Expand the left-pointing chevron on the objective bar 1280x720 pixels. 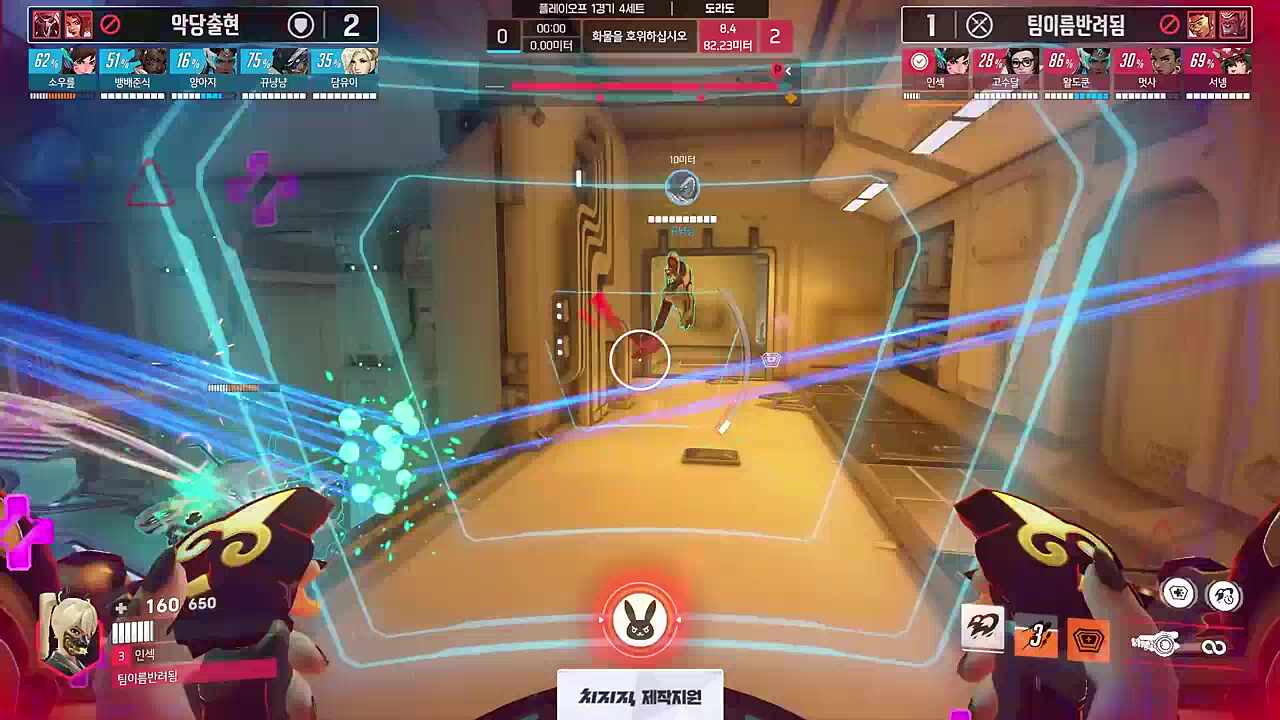click(x=787, y=70)
